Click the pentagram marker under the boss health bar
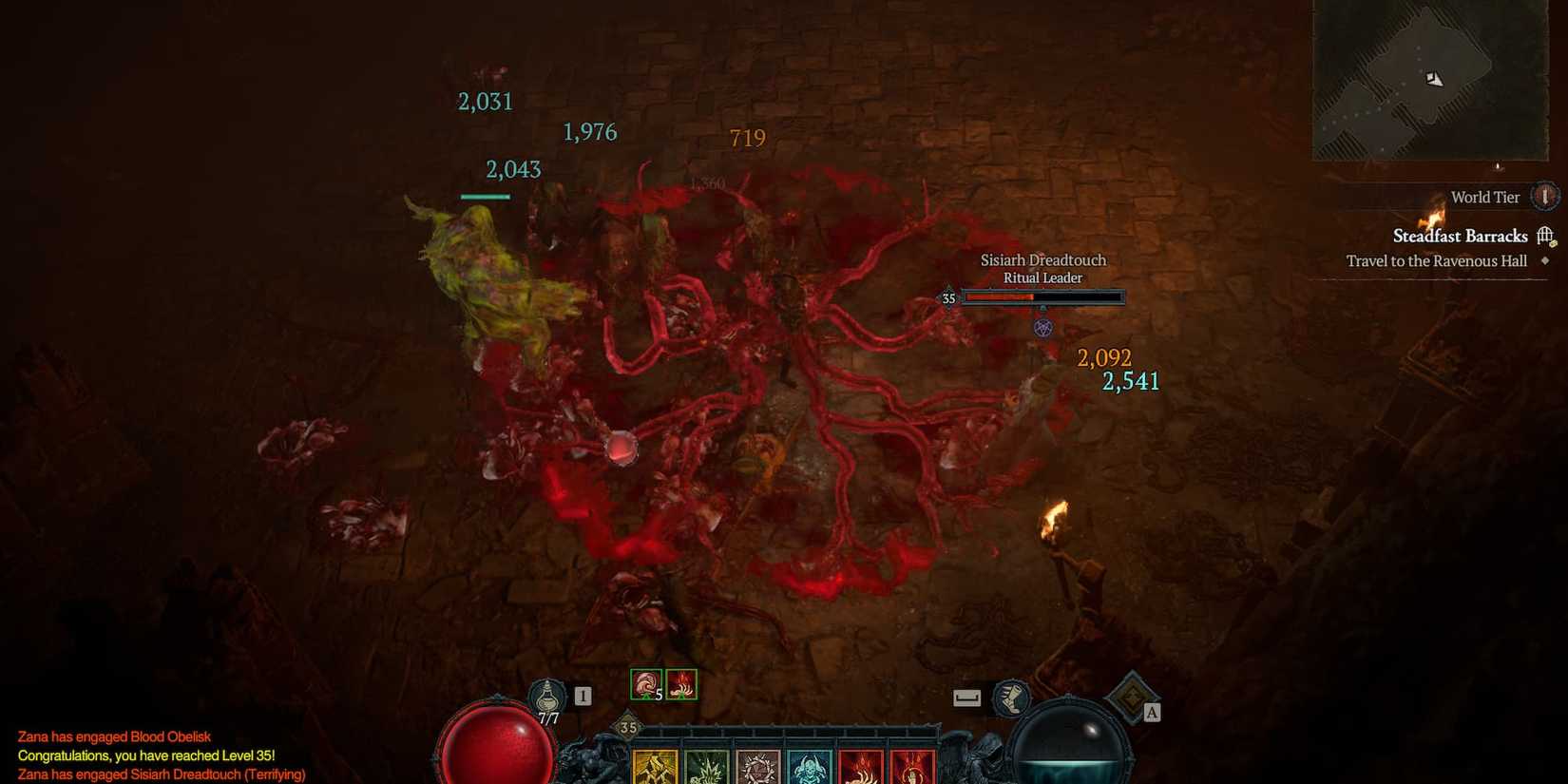 (1042, 326)
